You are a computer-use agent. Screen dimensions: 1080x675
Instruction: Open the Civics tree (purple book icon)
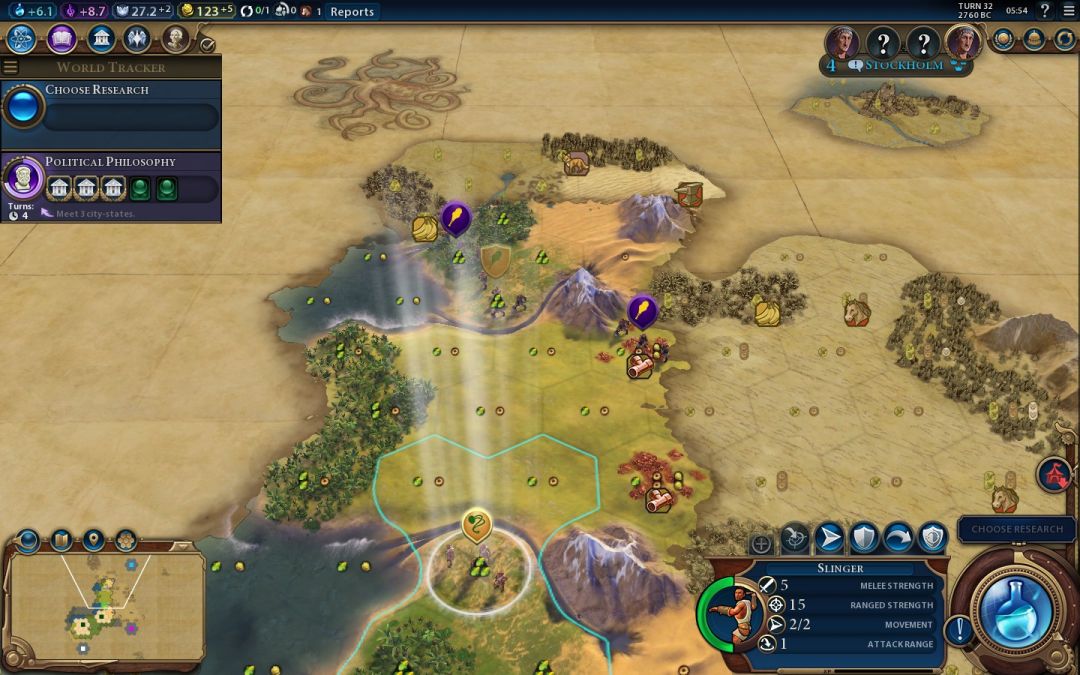62,39
